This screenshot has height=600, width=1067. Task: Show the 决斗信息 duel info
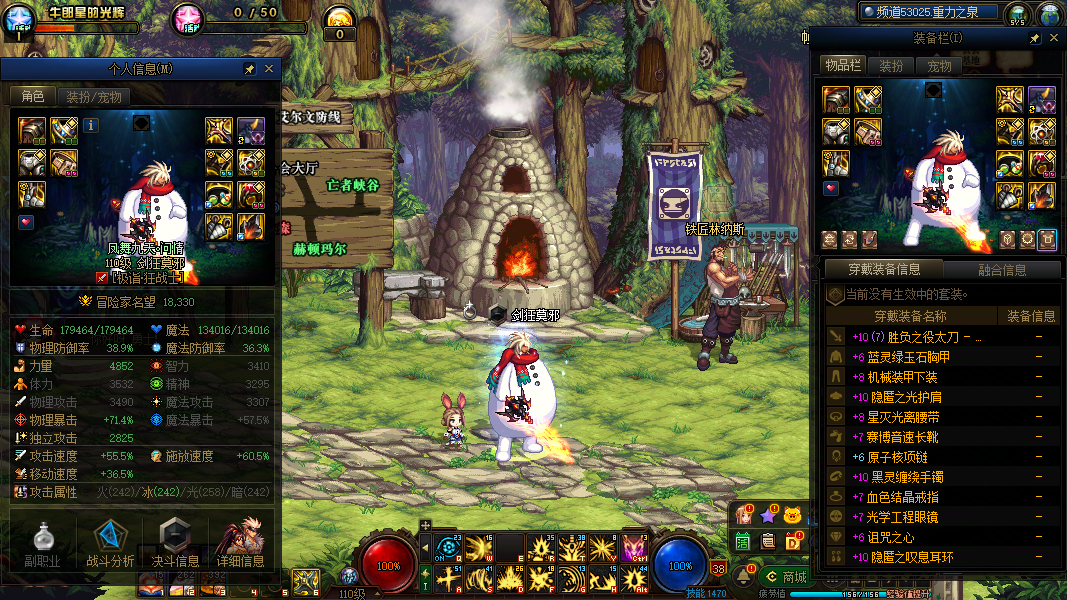(175, 545)
